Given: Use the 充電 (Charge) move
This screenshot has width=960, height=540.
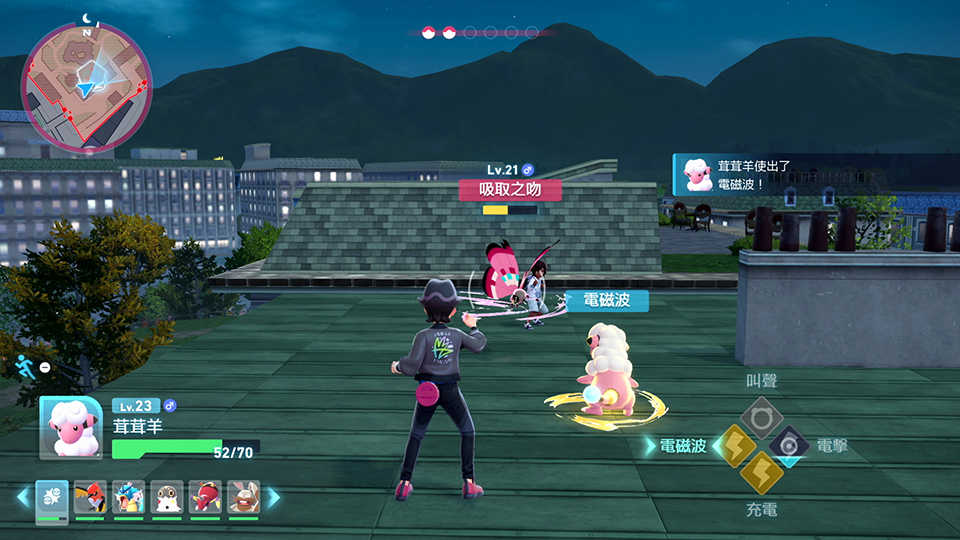Looking at the screenshot, I should click(762, 472).
